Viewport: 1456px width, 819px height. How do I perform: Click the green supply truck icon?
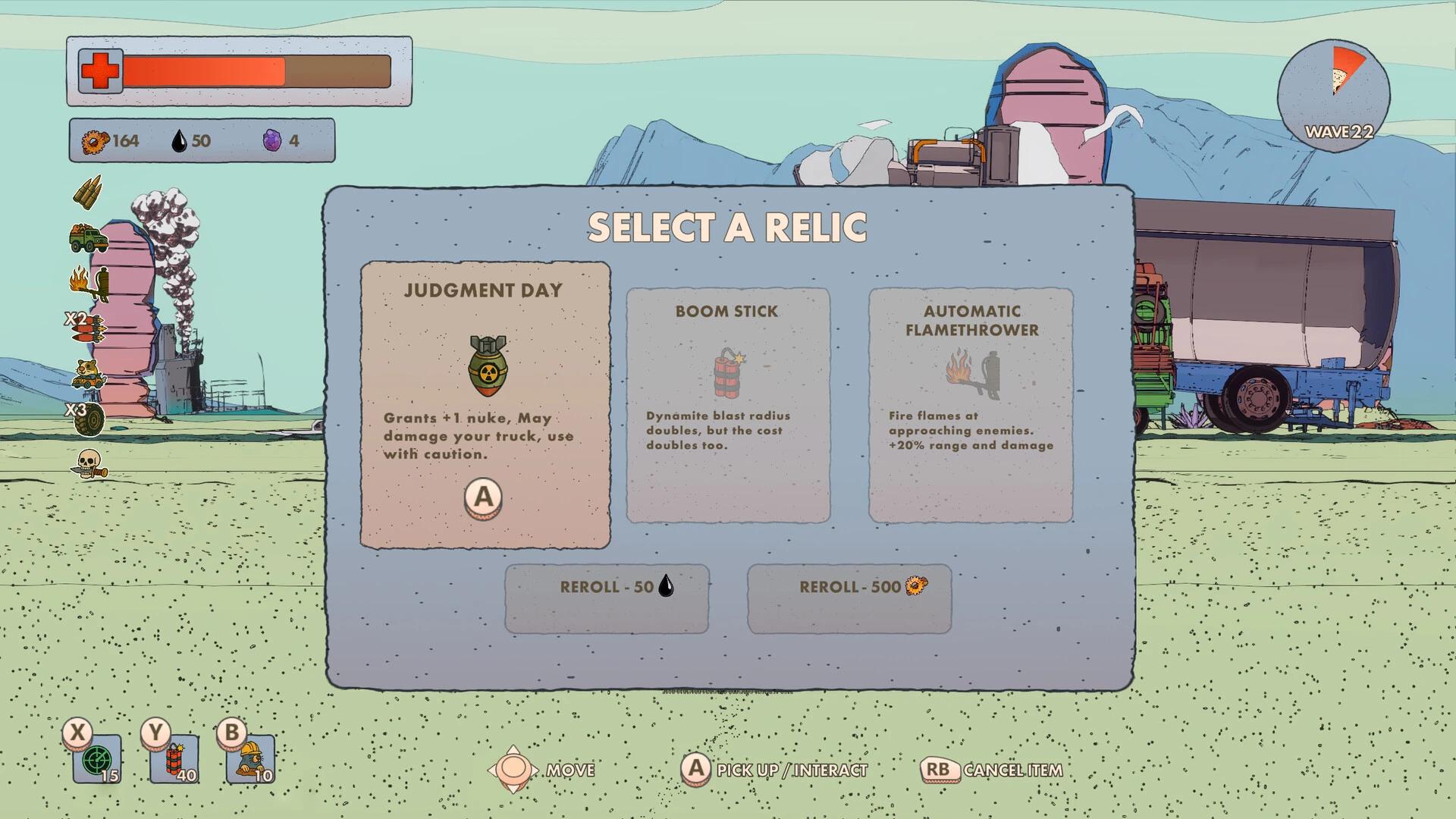coord(89,239)
